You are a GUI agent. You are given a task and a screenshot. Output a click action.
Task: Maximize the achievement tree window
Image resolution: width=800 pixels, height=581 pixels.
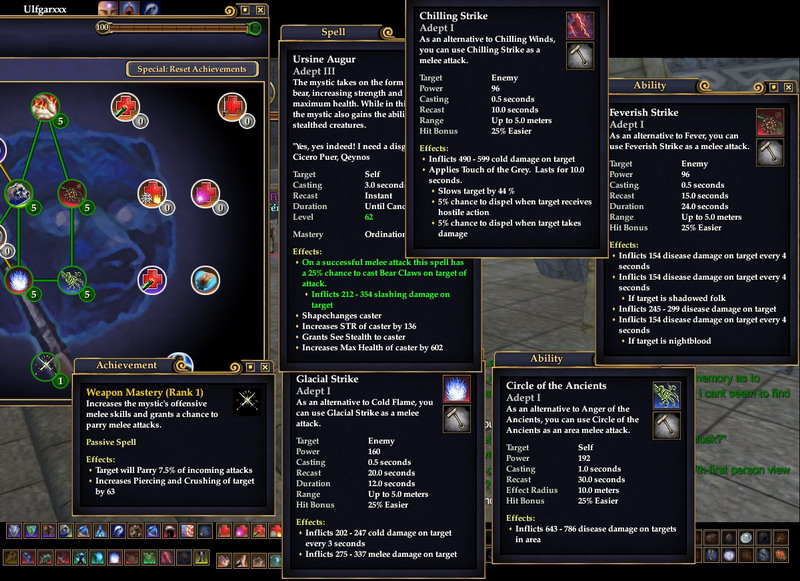(x=243, y=10)
